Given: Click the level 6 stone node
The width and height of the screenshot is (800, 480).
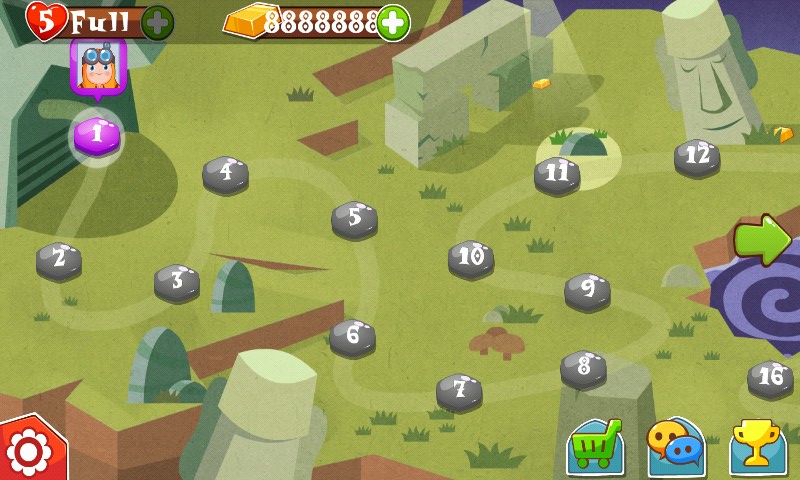Looking at the screenshot, I should click(x=353, y=337).
